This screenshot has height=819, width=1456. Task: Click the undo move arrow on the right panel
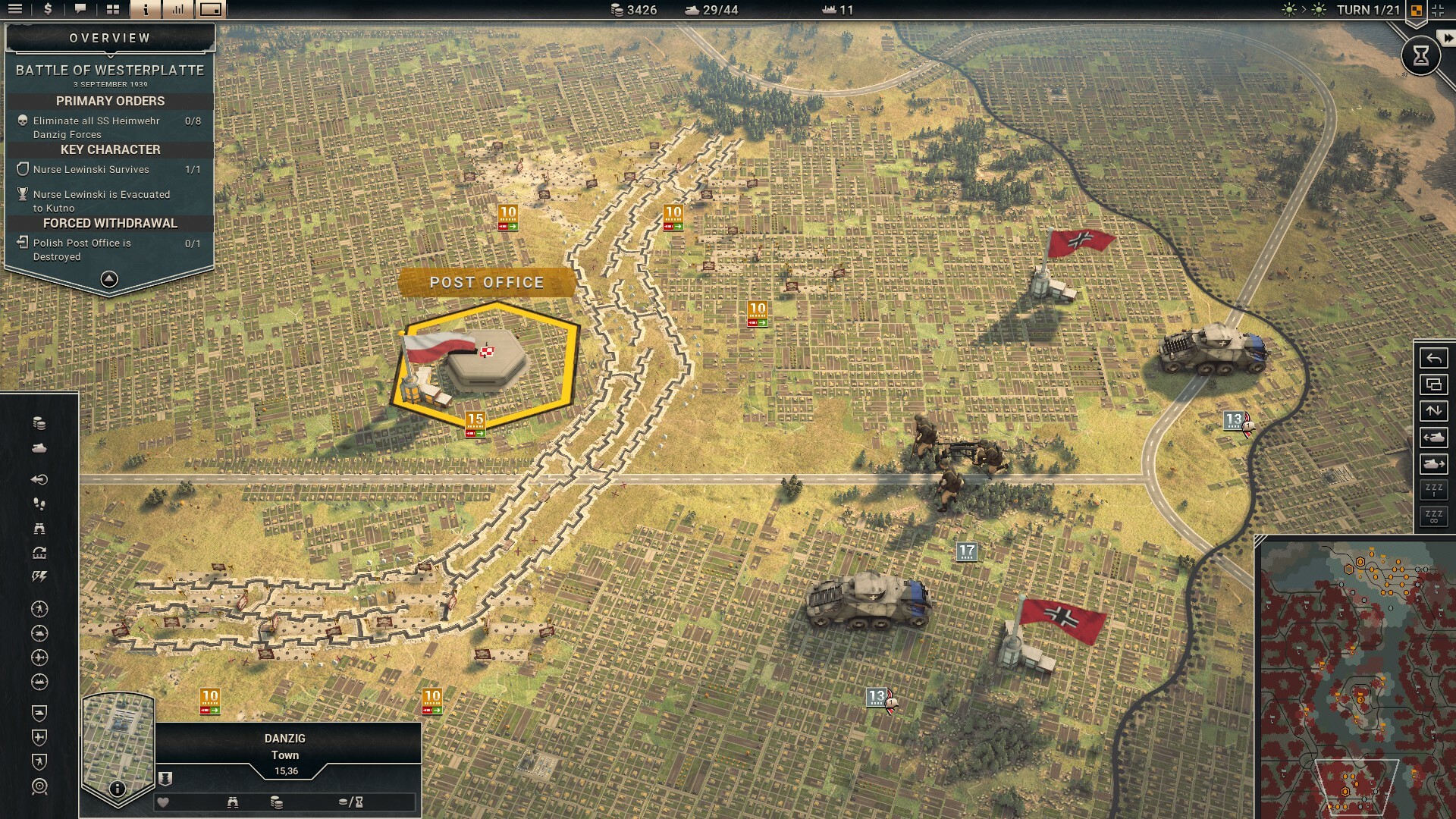point(1433,358)
